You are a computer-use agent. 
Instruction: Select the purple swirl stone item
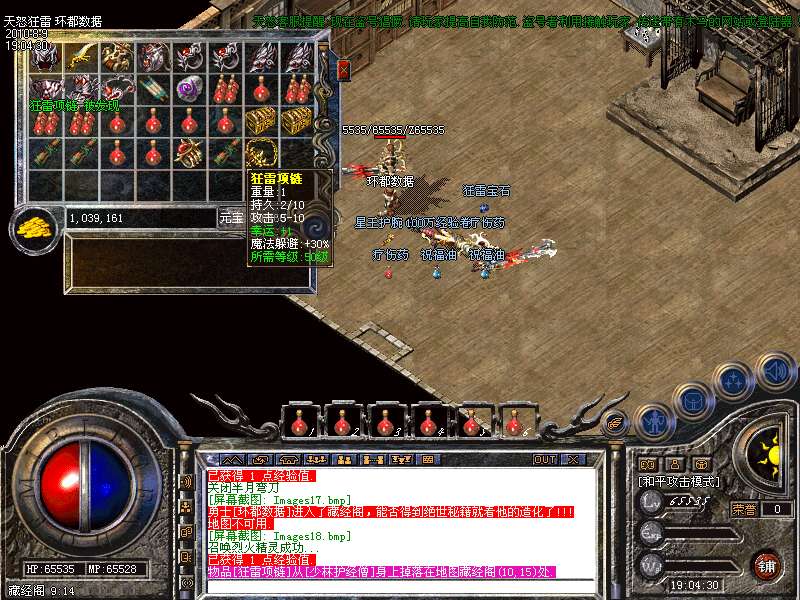pyautogui.click(x=189, y=88)
